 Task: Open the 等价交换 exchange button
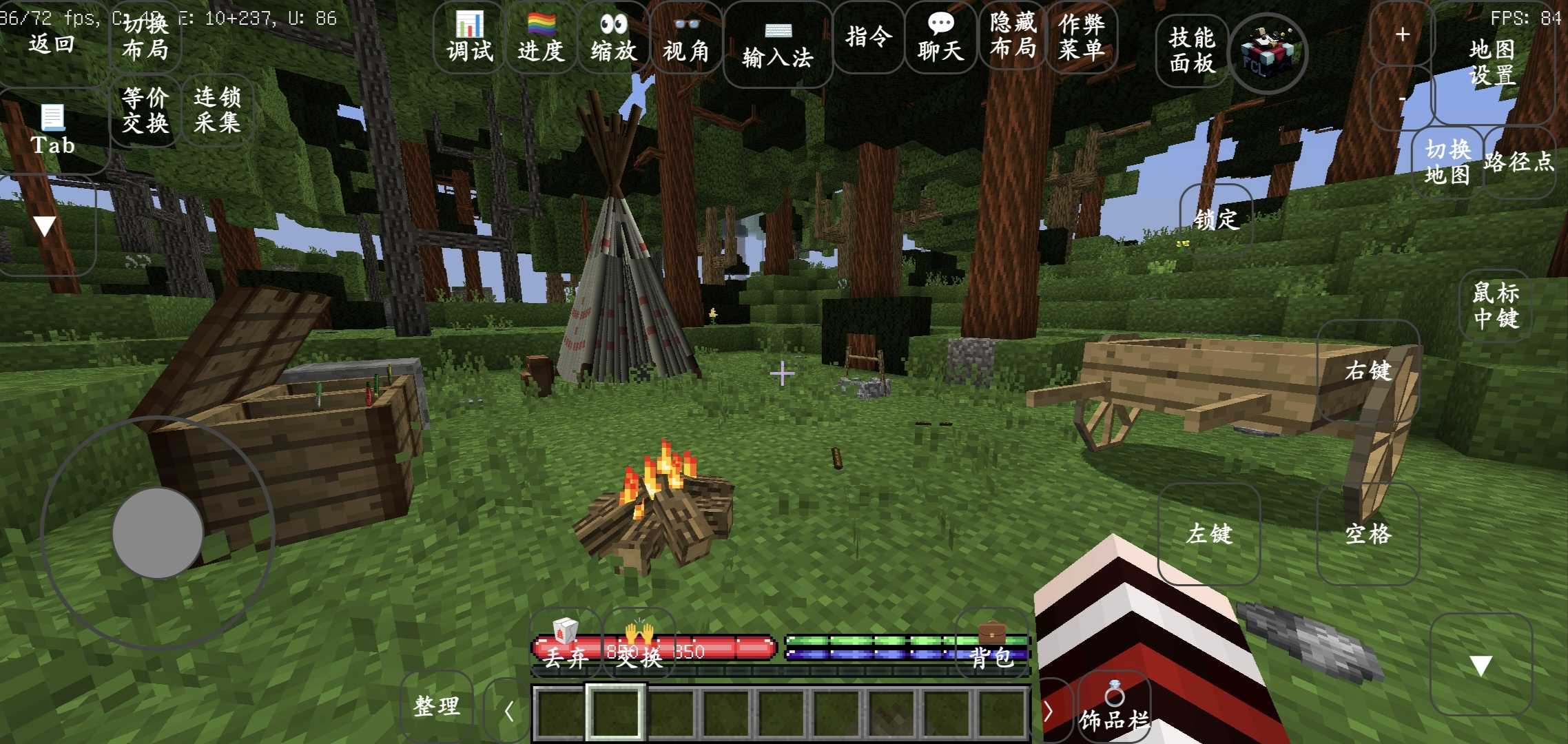(x=145, y=110)
